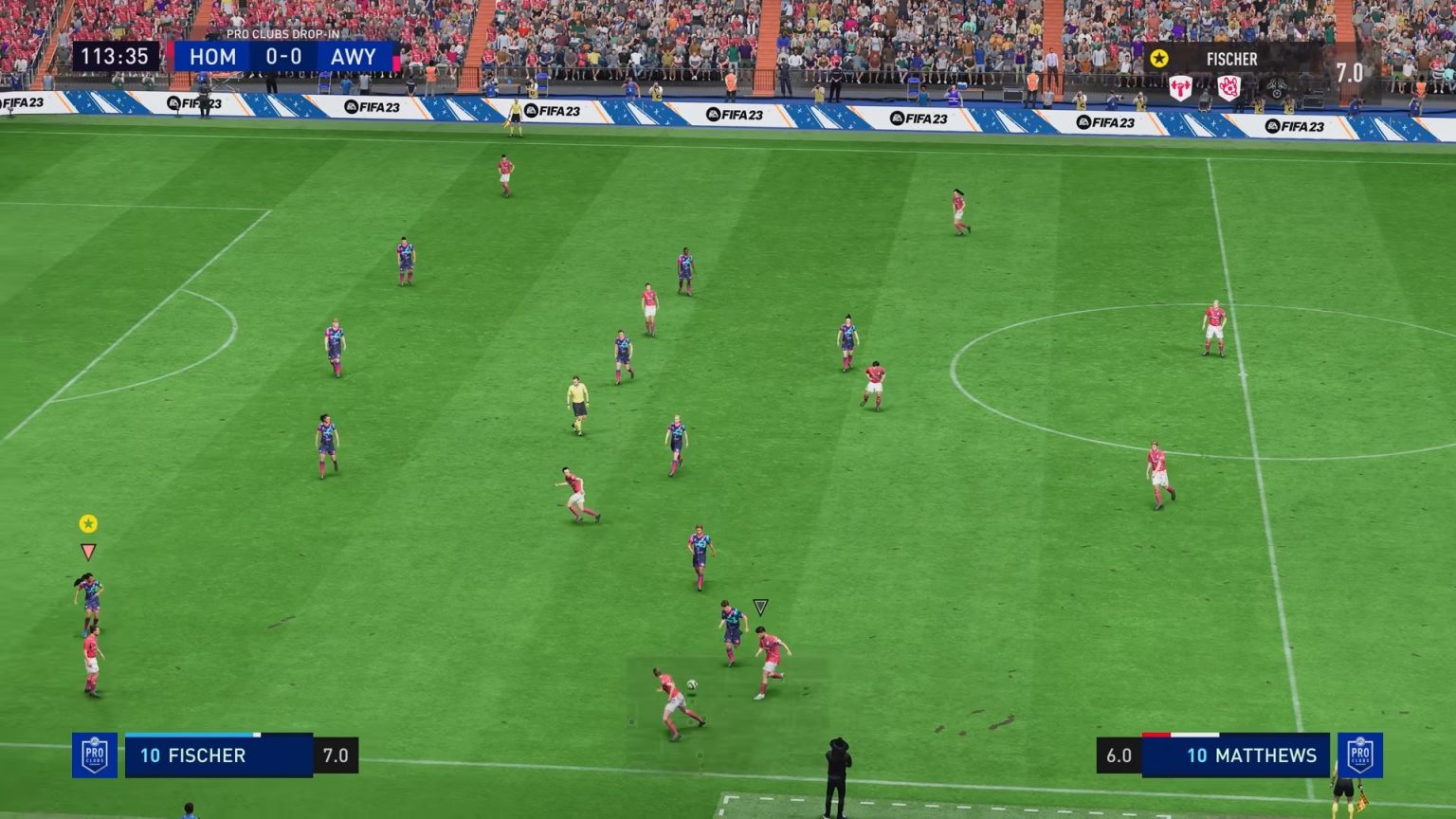Image resolution: width=1456 pixels, height=819 pixels.
Task: Click the FISCHER name banner in the top HUD
Action: pos(1231,59)
